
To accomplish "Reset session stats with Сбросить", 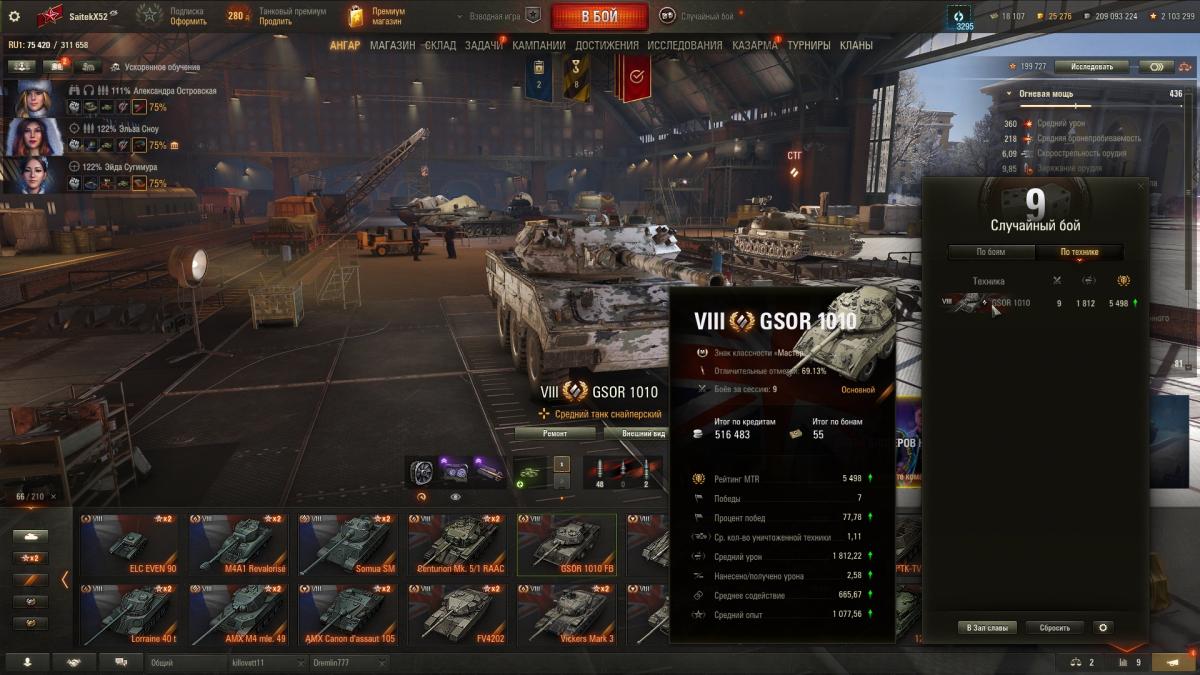I will pos(1054,628).
